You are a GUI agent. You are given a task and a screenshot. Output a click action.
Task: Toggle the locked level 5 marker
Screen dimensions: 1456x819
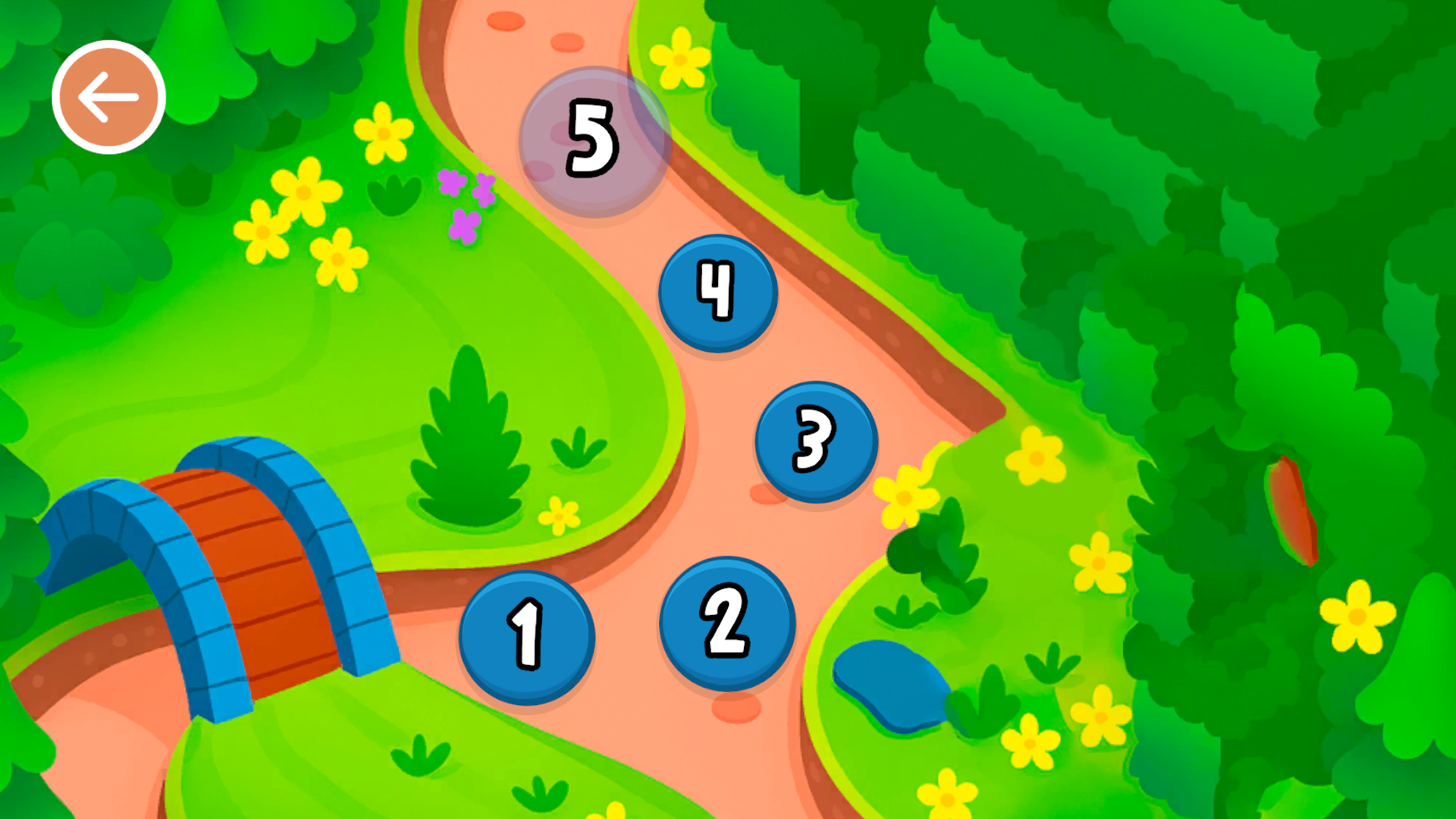[591, 142]
